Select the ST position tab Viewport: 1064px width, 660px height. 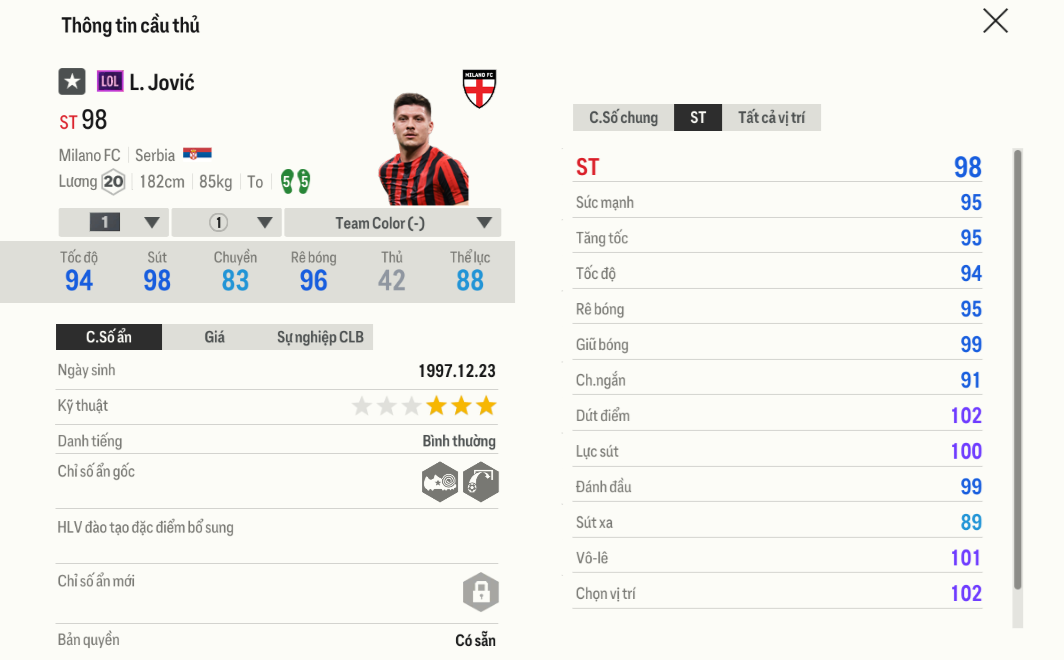[x=698, y=118]
